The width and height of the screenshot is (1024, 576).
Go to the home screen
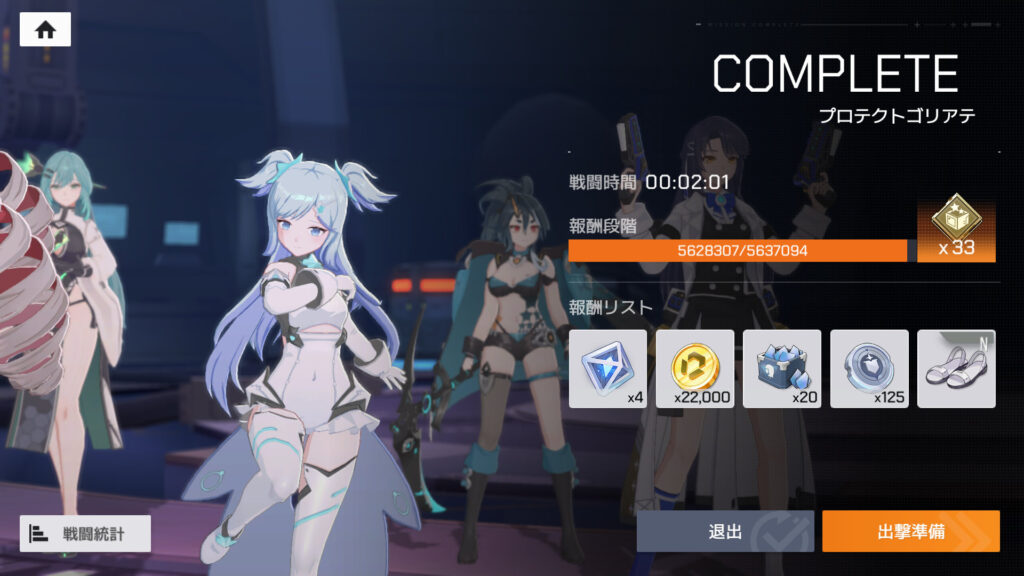click(x=45, y=30)
